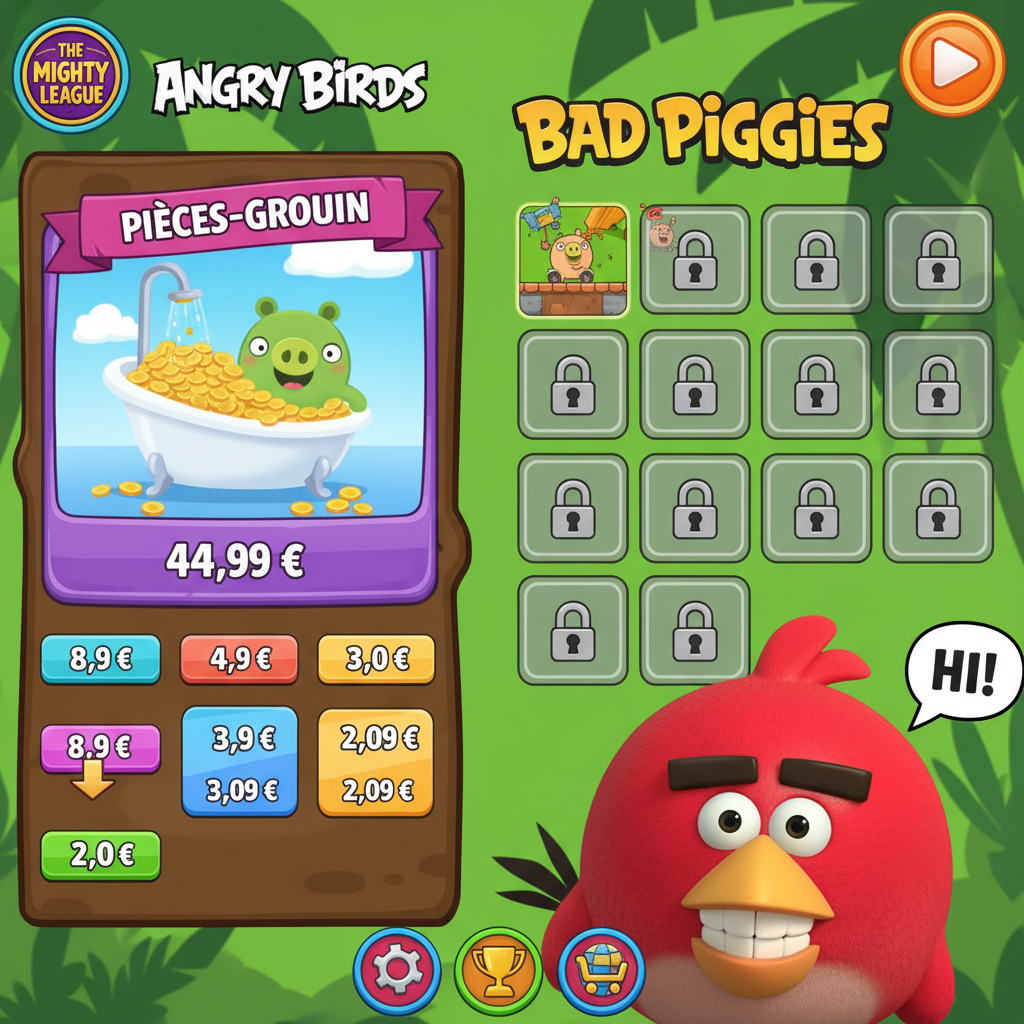Open The Mighty League badge
Screen dimensions: 1024x1024
point(71,76)
